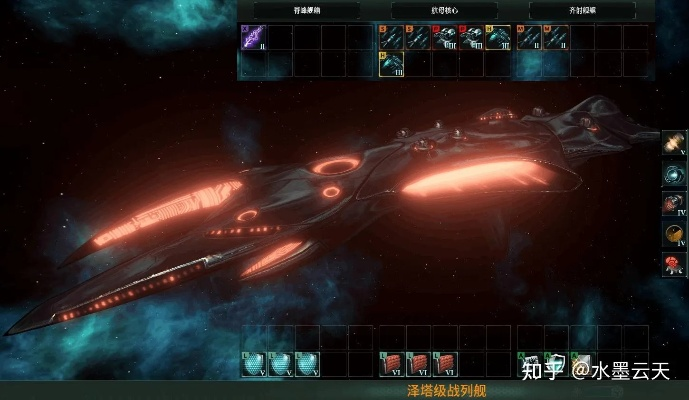Select the red tier IV thruster component

(x=676, y=205)
